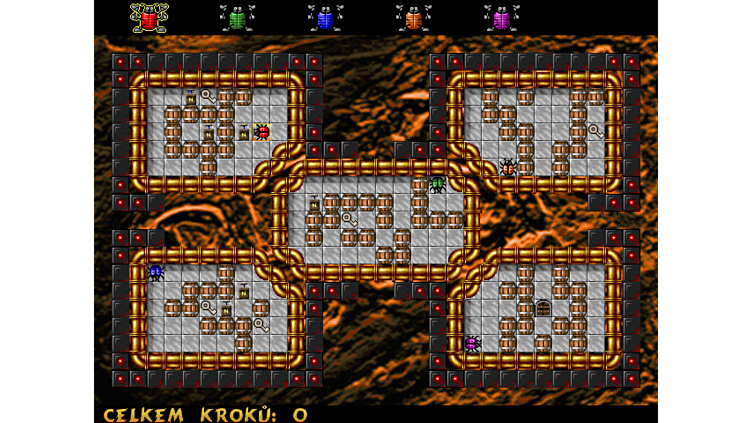Switch to the green beetle icon
Image resolution: width=752 pixels, height=423 pixels.
pos(237,18)
